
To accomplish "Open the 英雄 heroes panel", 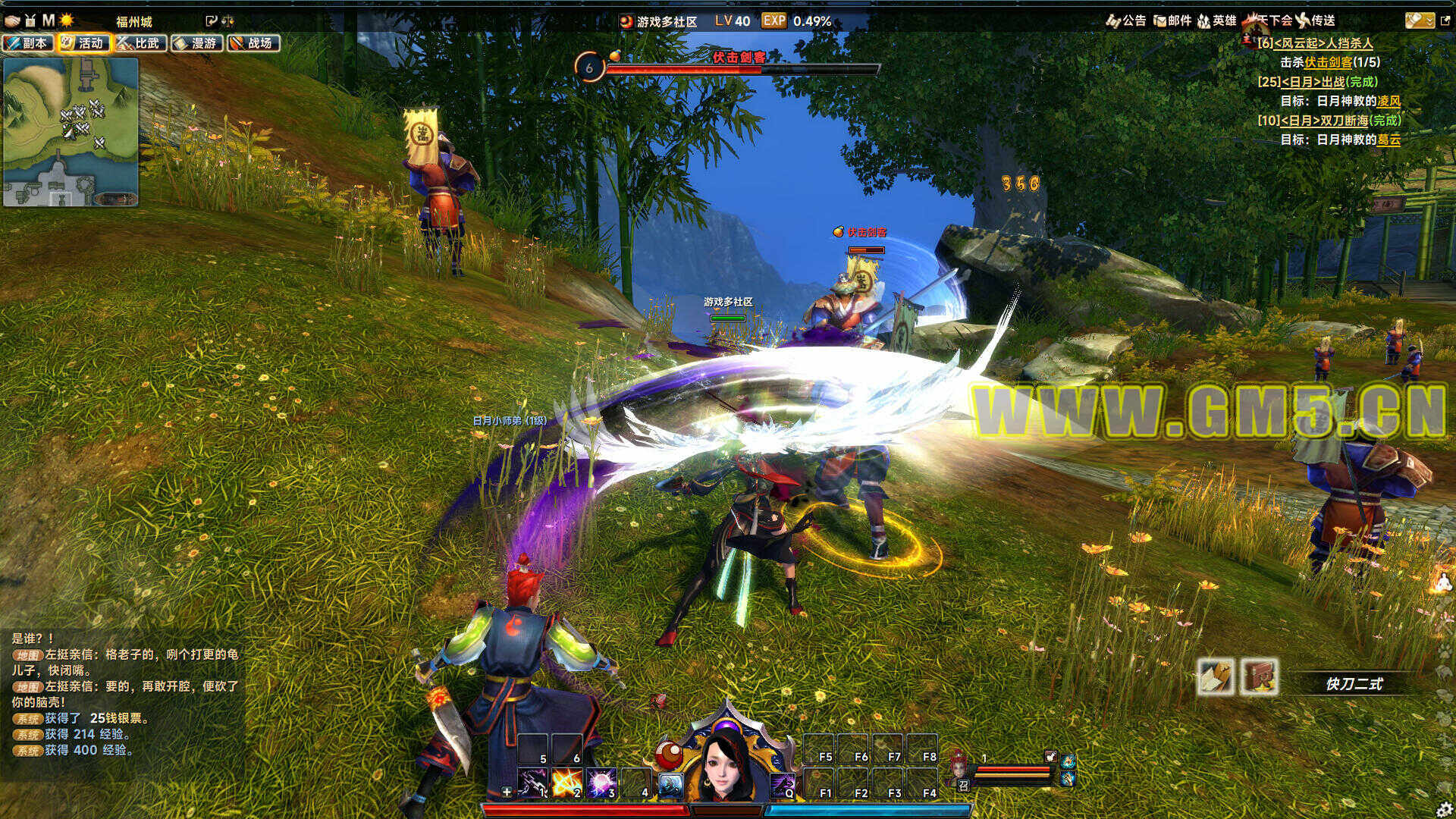I will pyautogui.click(x=1217, y=20).
